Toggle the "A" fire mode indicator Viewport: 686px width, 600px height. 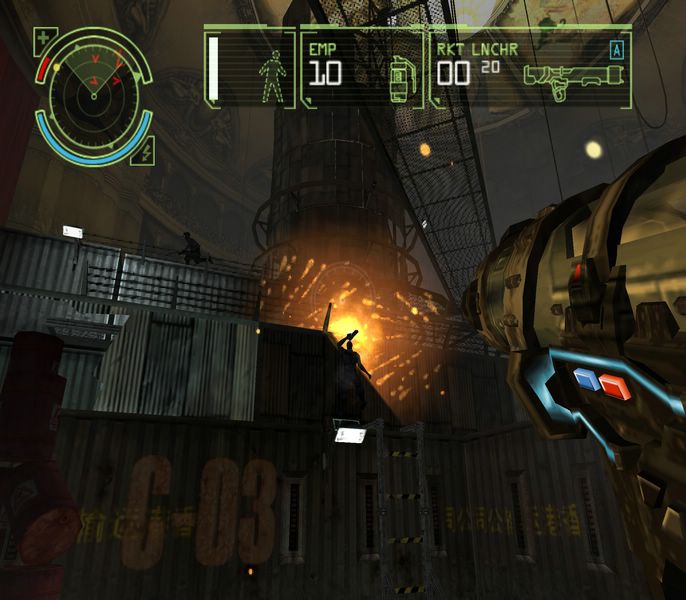pos(616,47)
